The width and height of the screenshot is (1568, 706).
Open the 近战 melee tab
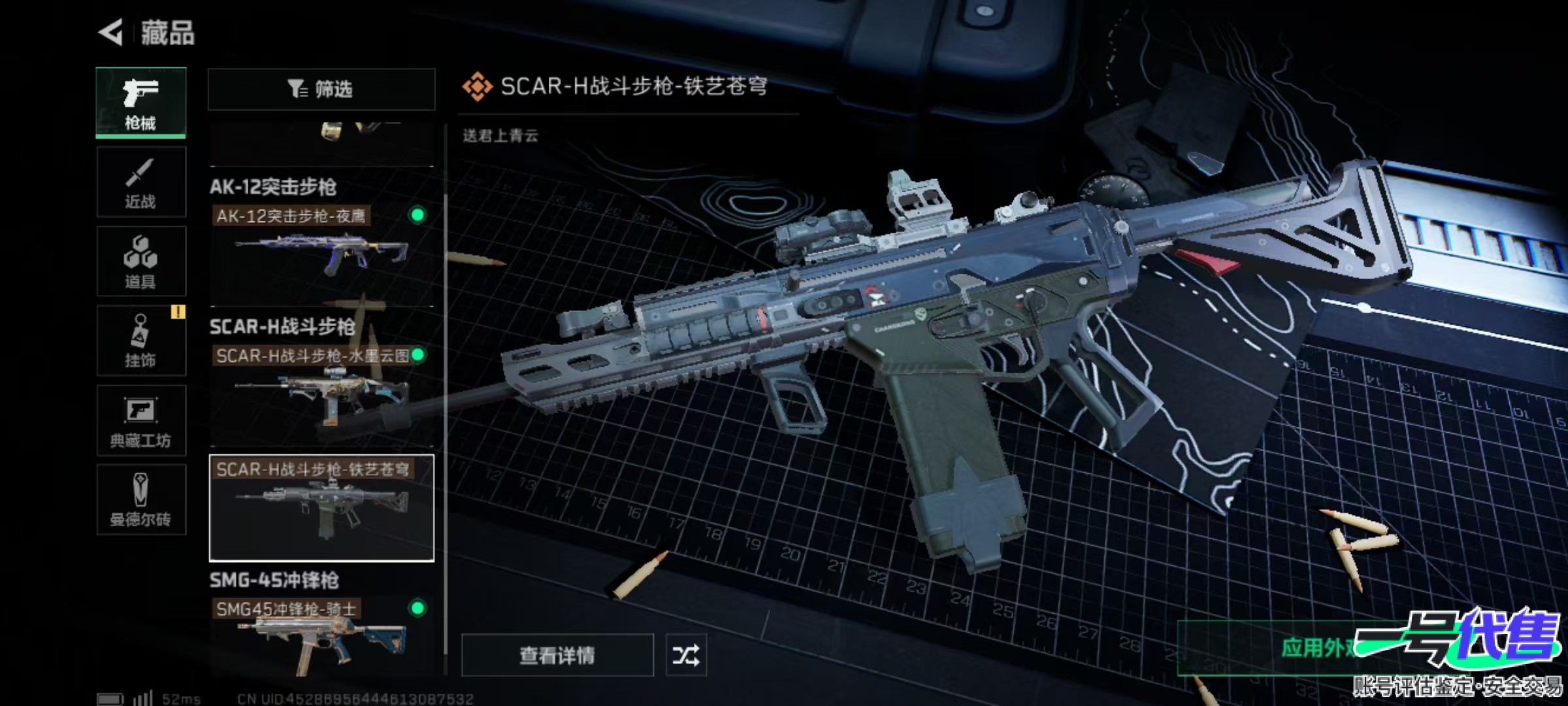[141, 182]
